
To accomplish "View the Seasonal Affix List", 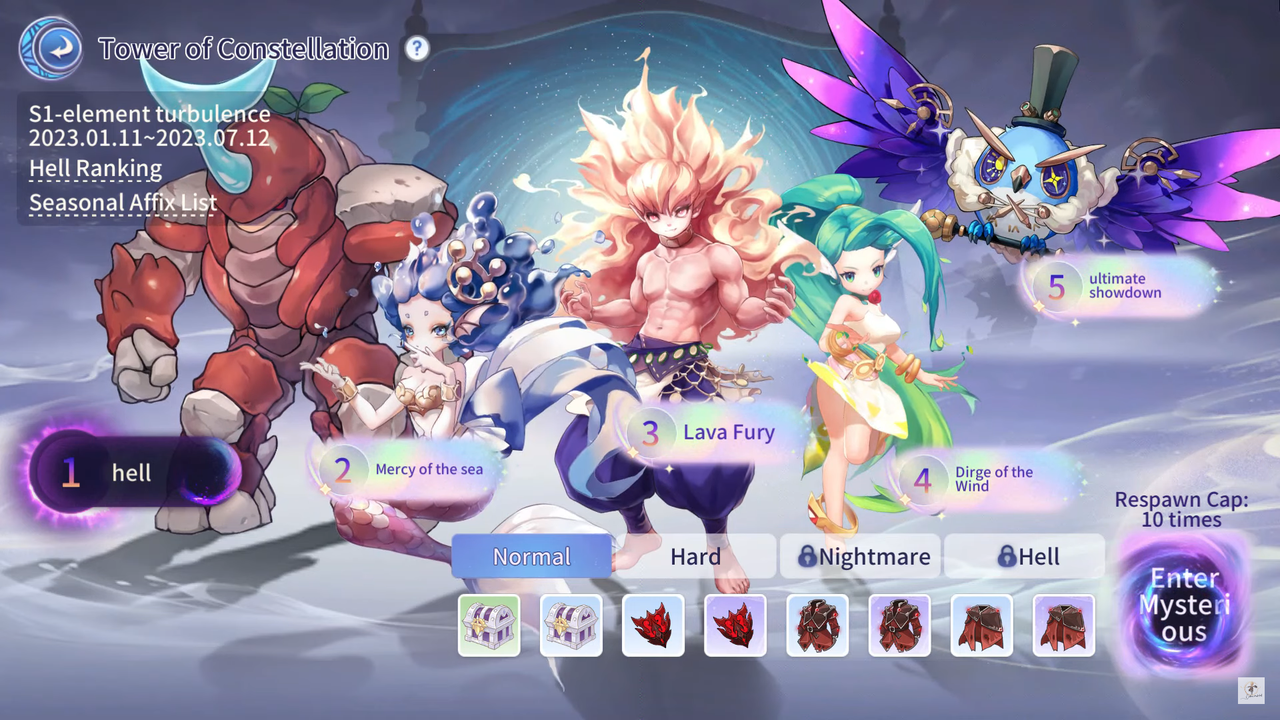I will pyautogui.click(x=123, y=203).
